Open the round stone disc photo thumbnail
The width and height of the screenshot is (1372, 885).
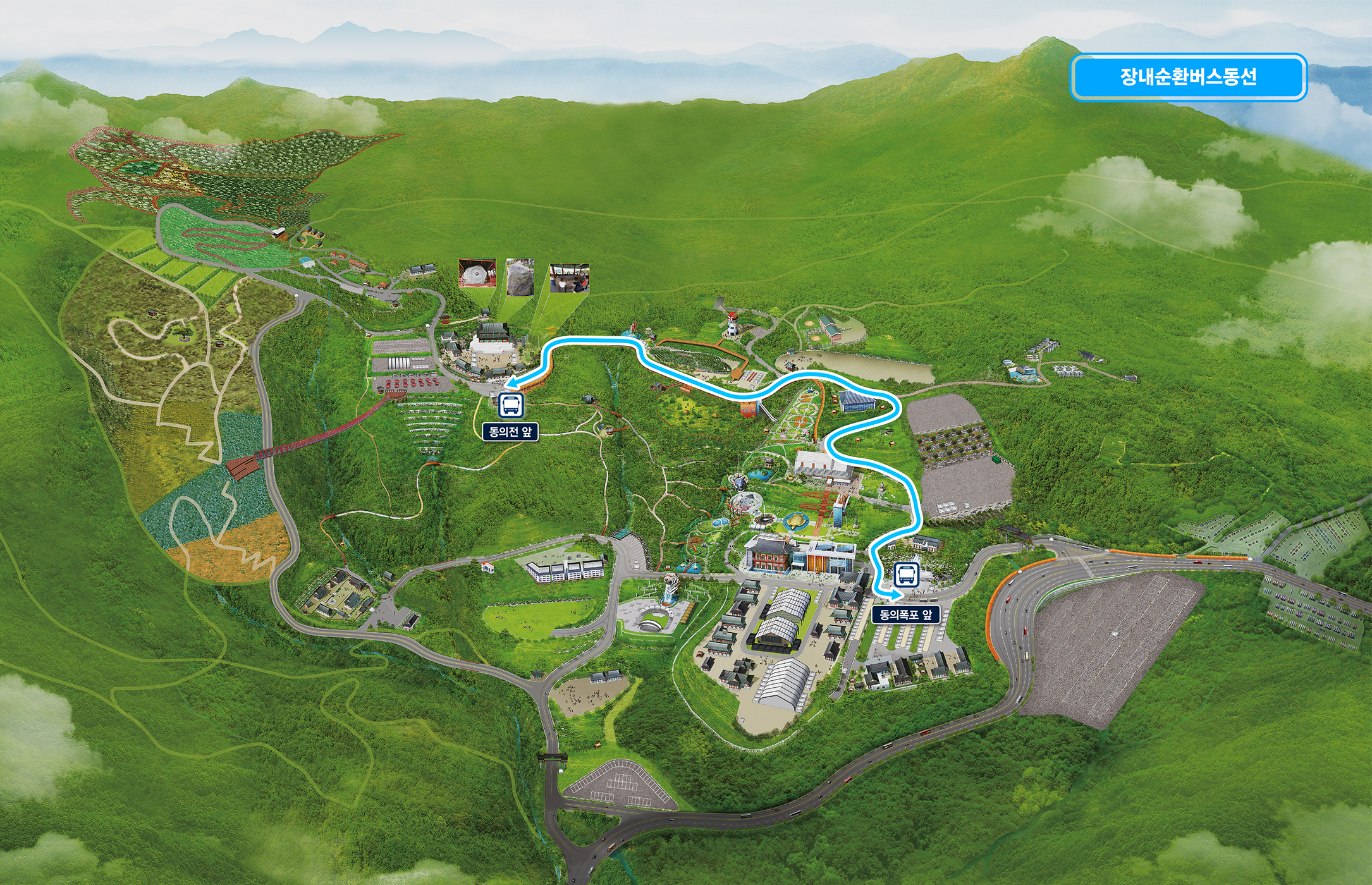(477, 273)
